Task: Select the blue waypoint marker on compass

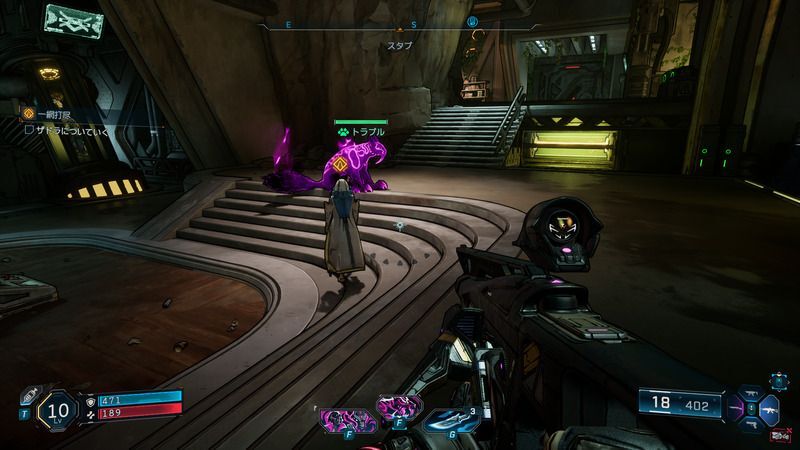Action: 473,21
